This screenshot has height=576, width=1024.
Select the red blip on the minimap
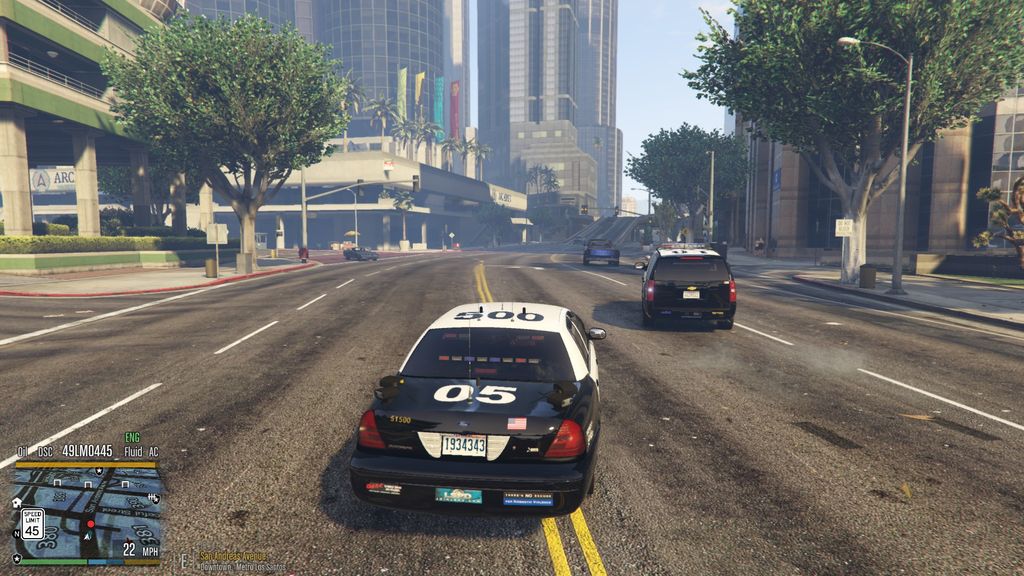point(90,523)
